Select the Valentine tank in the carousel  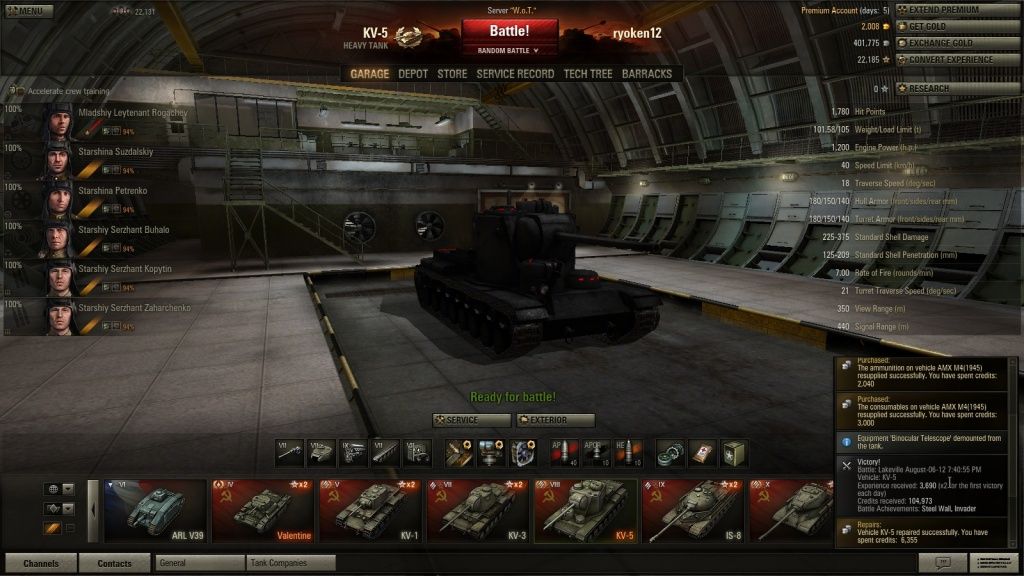click(263, 510)
